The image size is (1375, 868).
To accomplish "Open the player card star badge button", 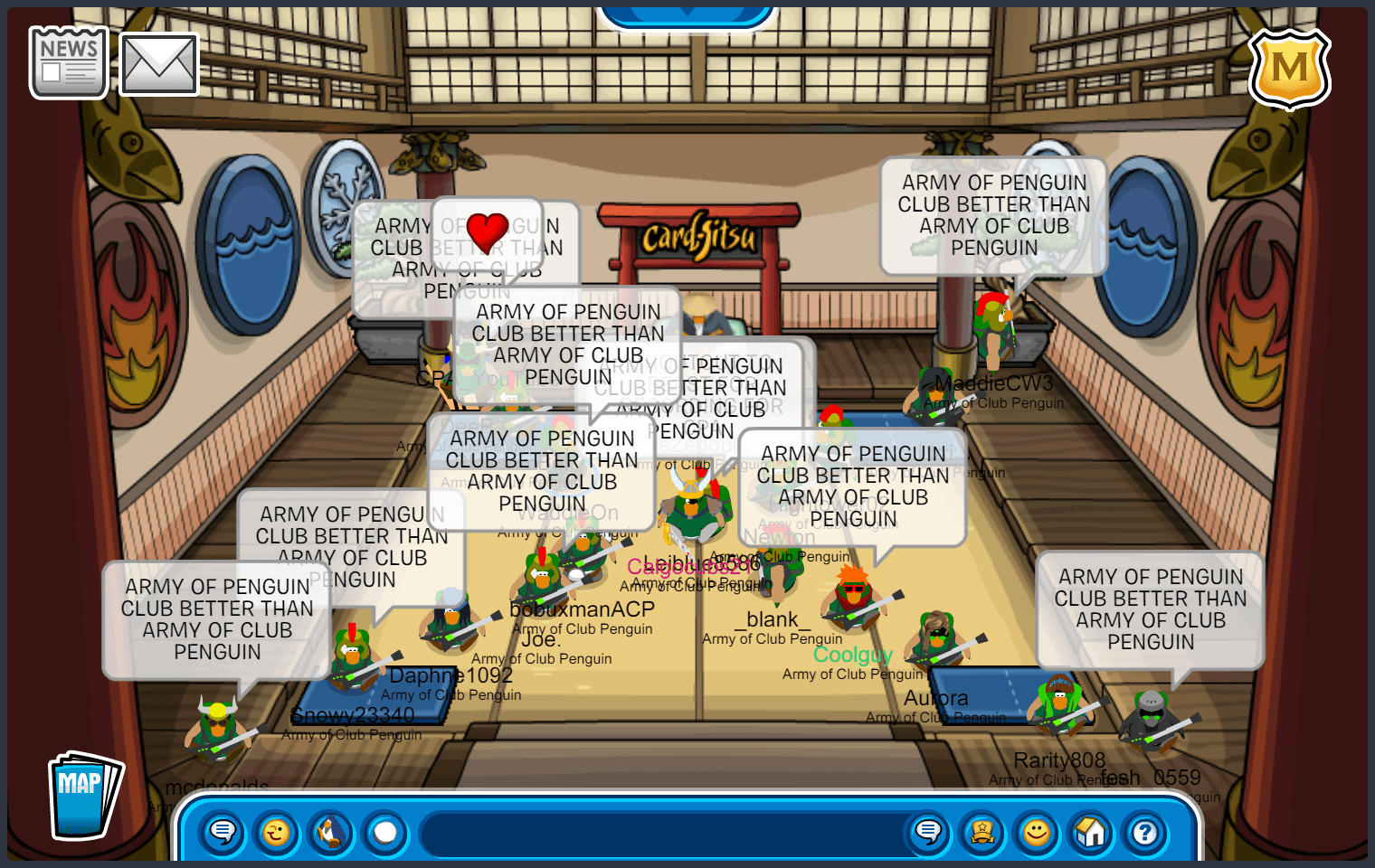I will pos(982,832).
